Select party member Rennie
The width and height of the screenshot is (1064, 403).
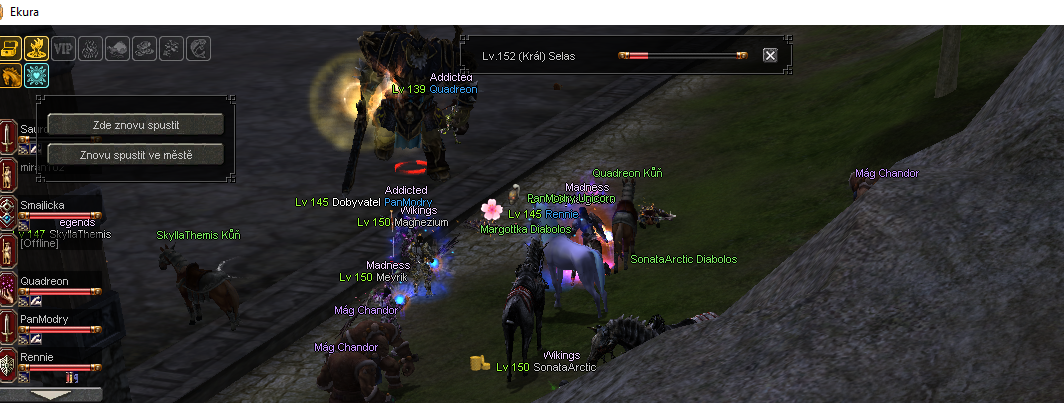(36, 357)
